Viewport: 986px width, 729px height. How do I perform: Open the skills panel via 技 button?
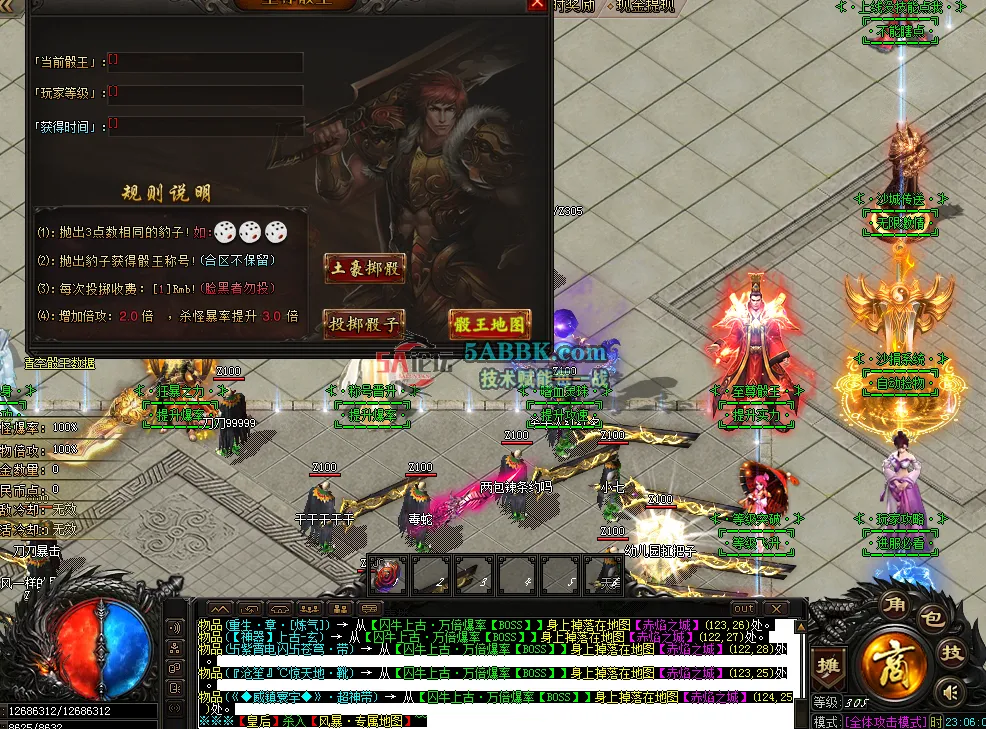[x=953, y=652]
